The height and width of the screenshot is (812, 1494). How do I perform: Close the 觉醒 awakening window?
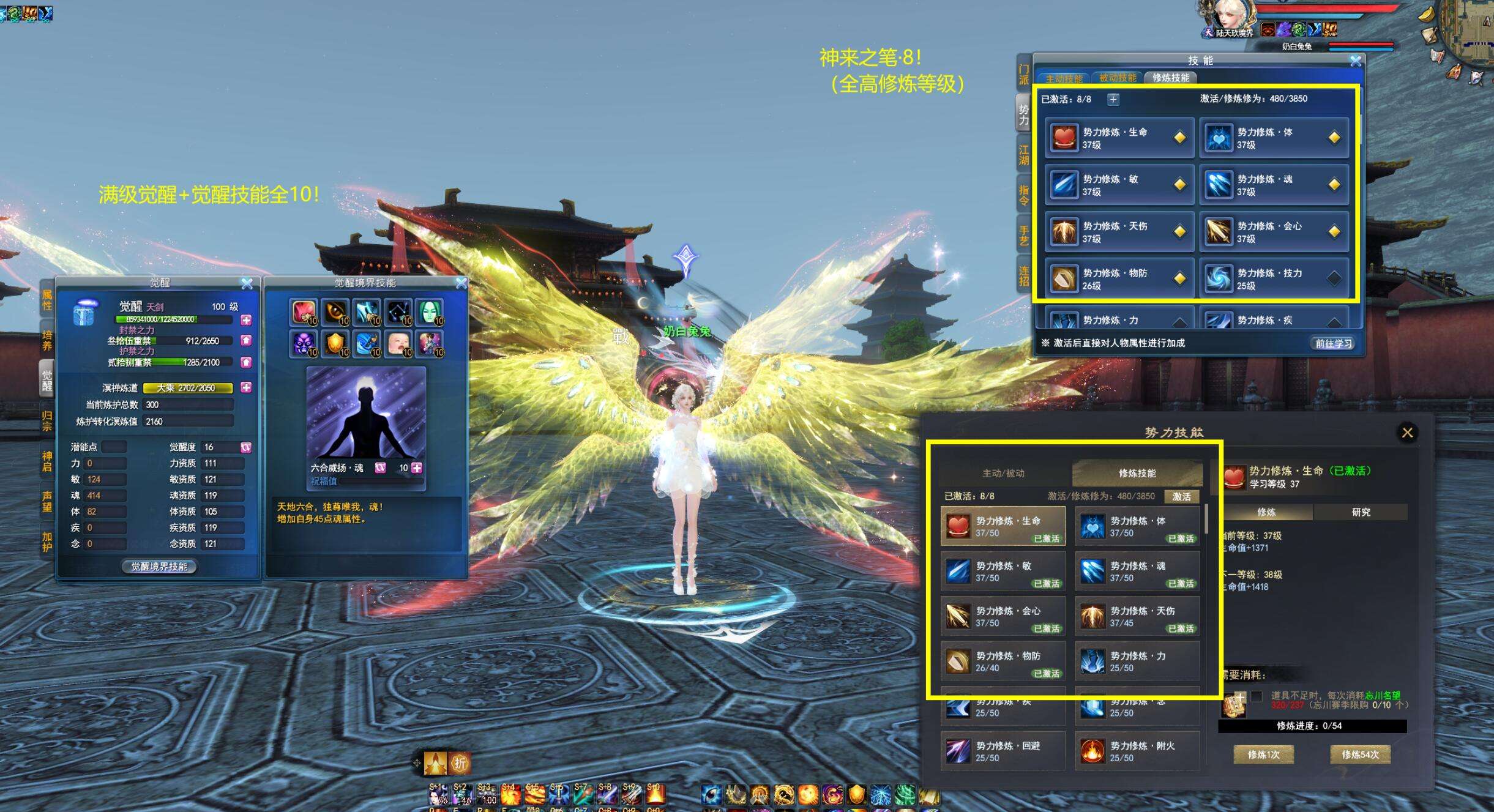[247, 283]
